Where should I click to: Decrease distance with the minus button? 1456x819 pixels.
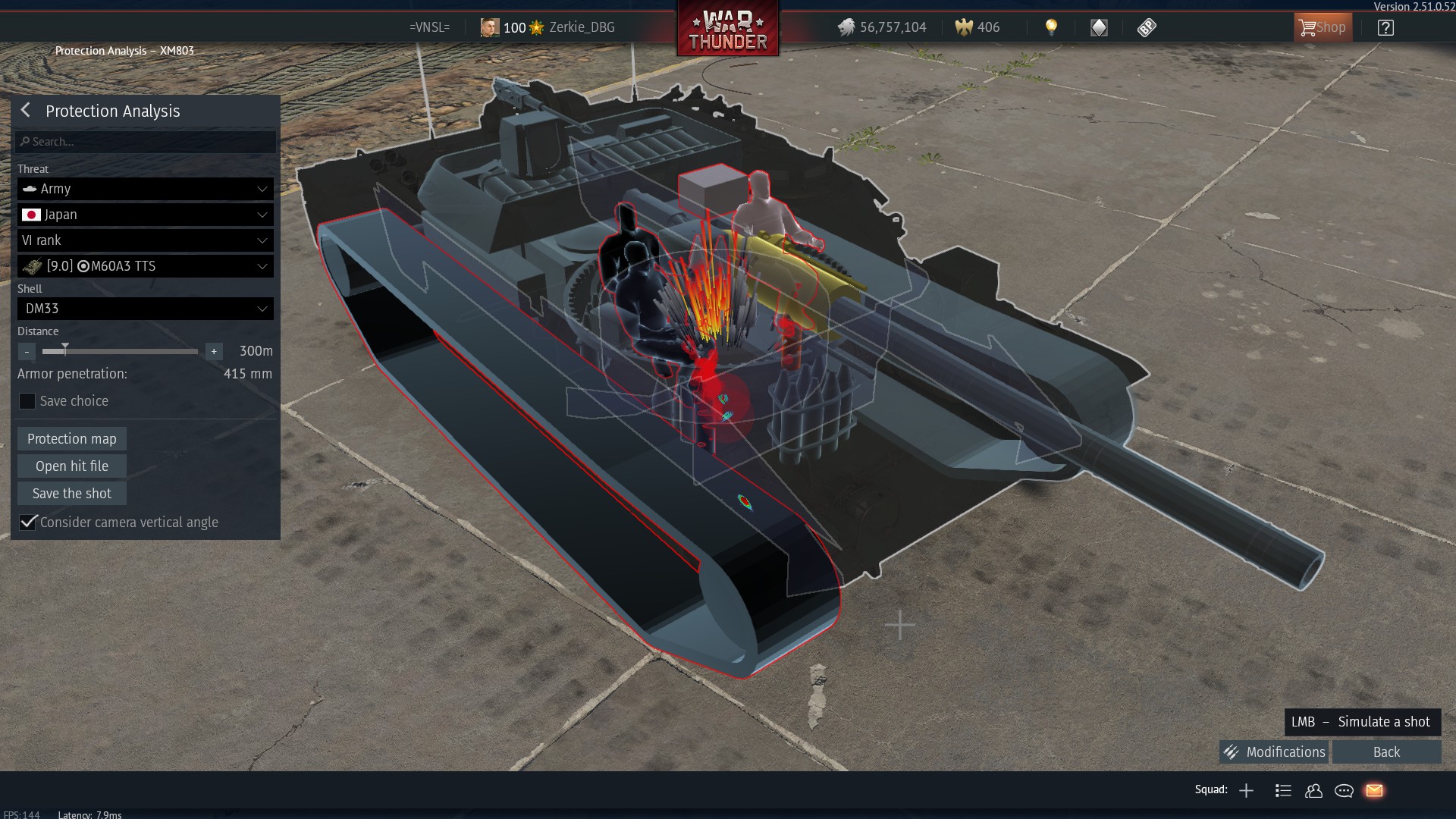[x=27, y=351]
